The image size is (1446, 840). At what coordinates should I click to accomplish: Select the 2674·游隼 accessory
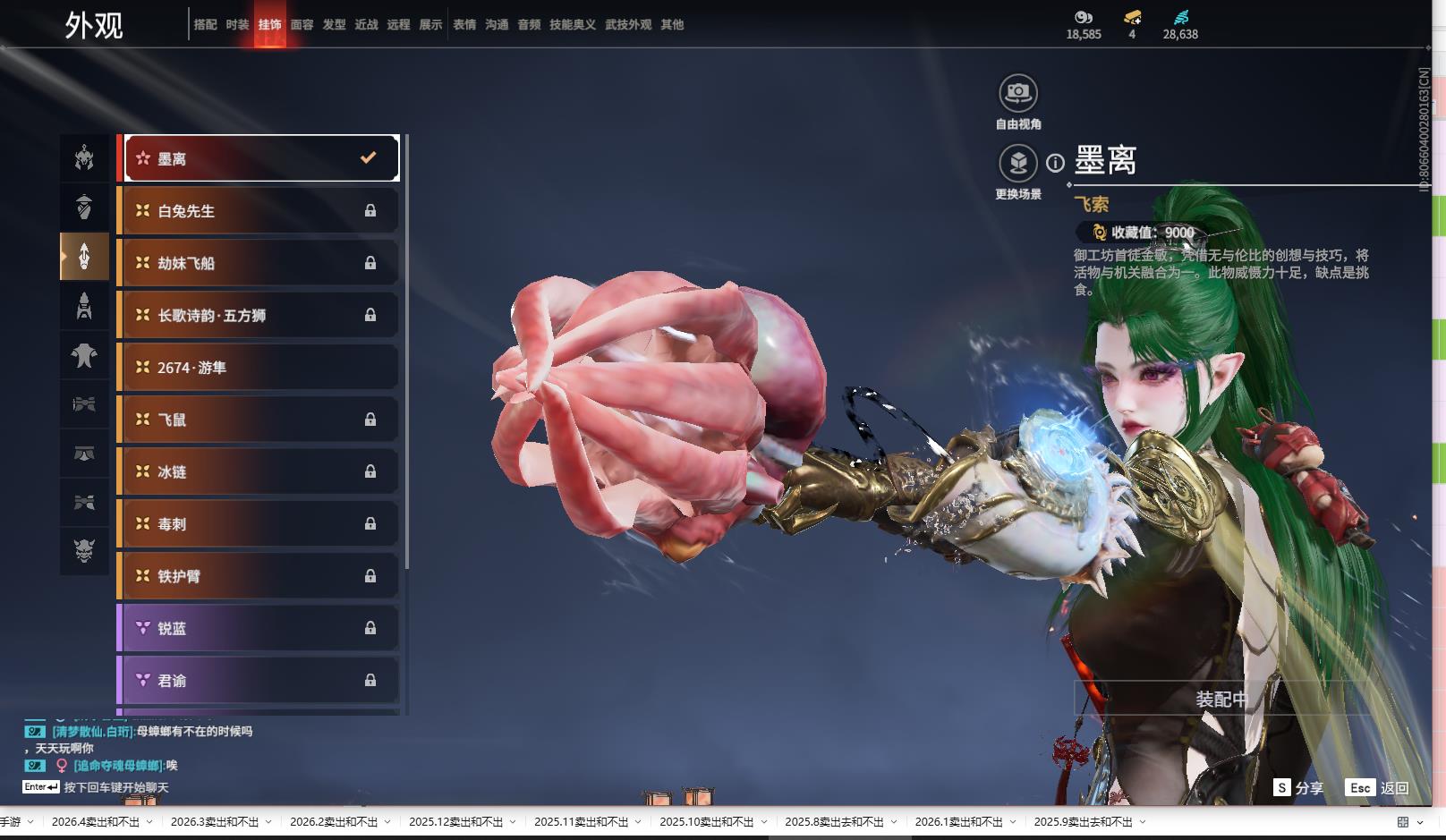259,368
